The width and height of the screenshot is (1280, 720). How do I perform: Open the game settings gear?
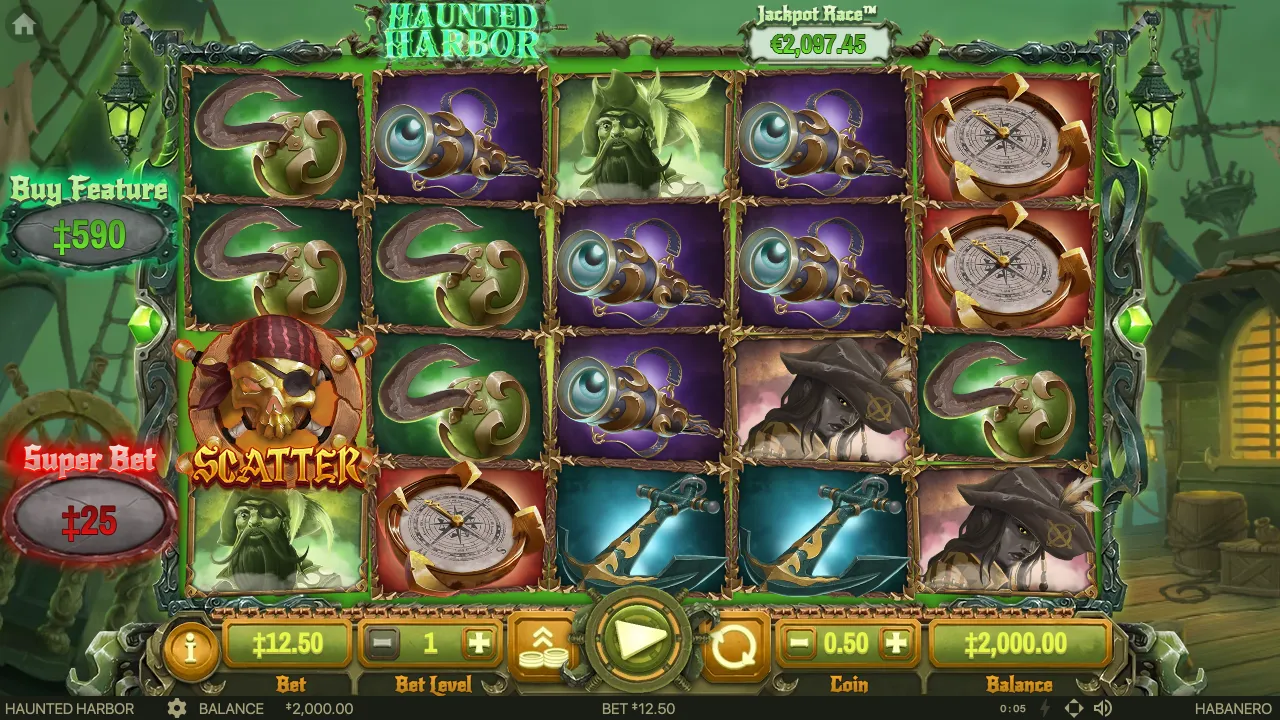click(178, 709)
